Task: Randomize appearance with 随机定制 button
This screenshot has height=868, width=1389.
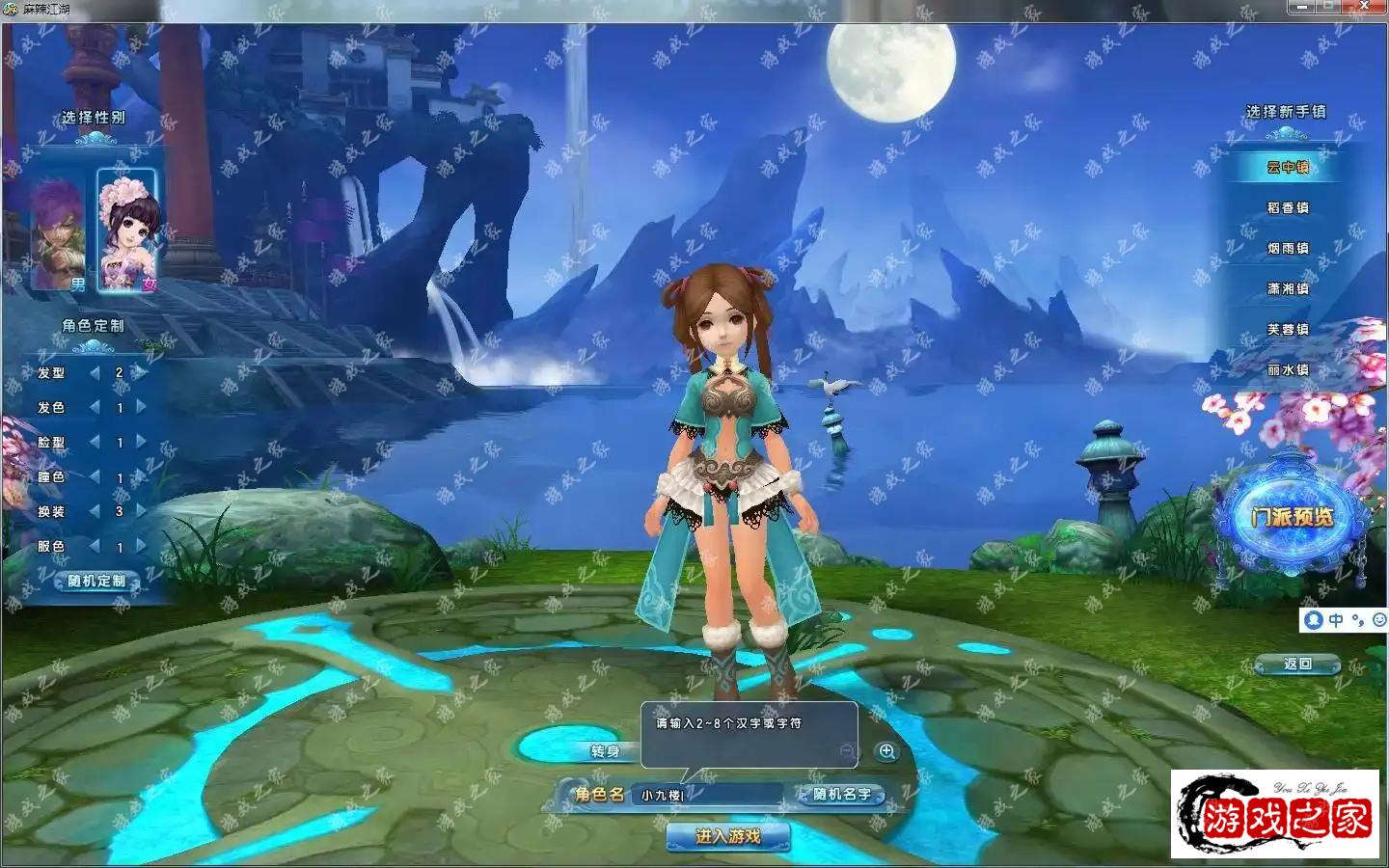Action: click(96, 581)
